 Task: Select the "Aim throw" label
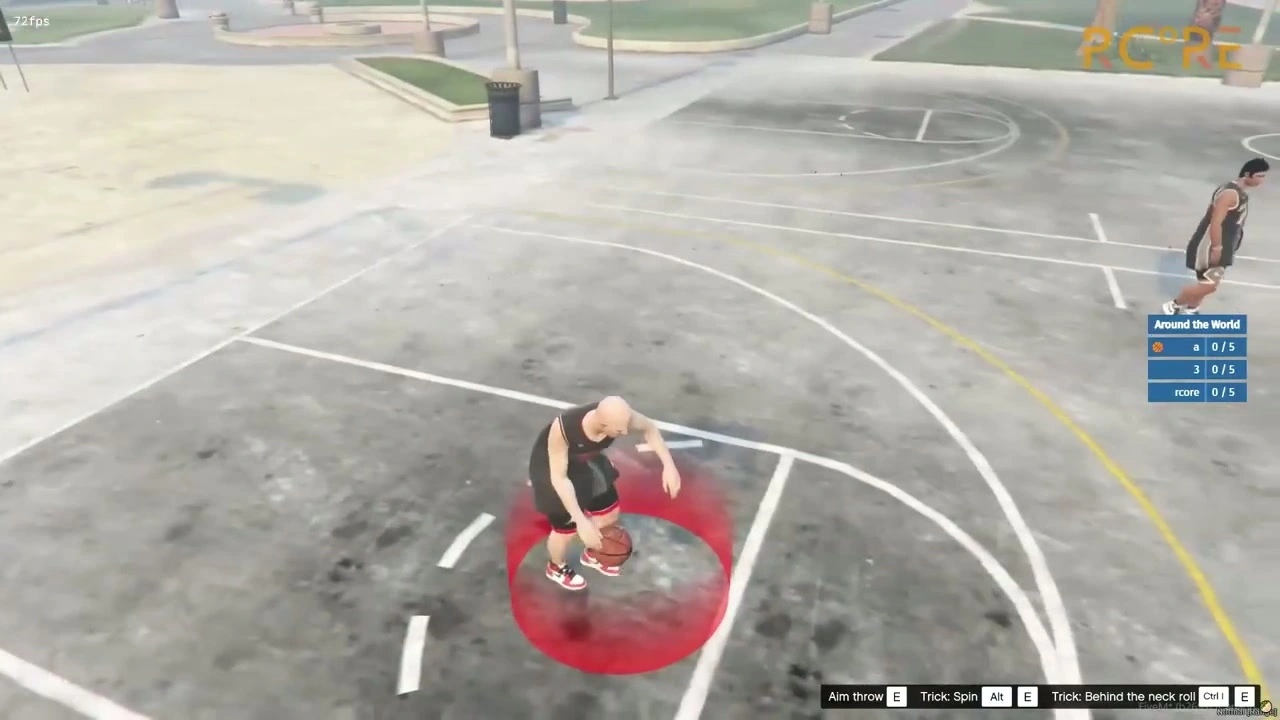855,696
